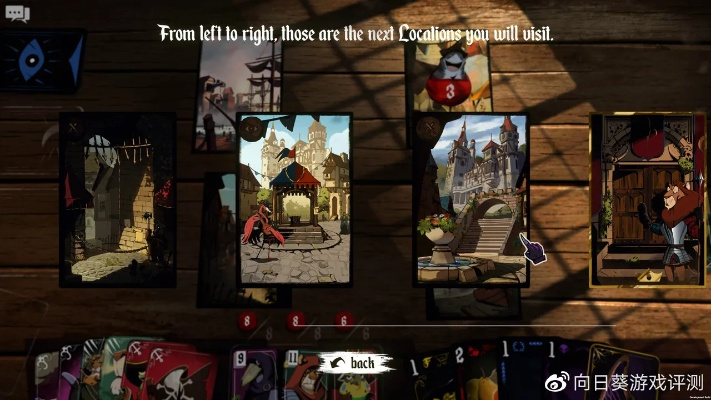Select the market tent location card
This screenshot has height=400, width=711.
(295, 200)
